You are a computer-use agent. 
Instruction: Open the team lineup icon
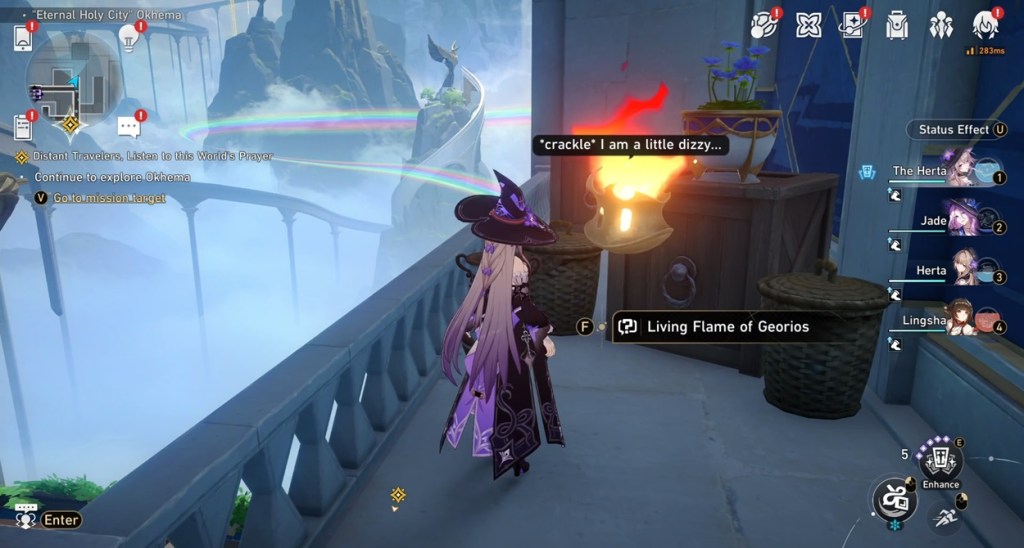[x=941, y=26]
